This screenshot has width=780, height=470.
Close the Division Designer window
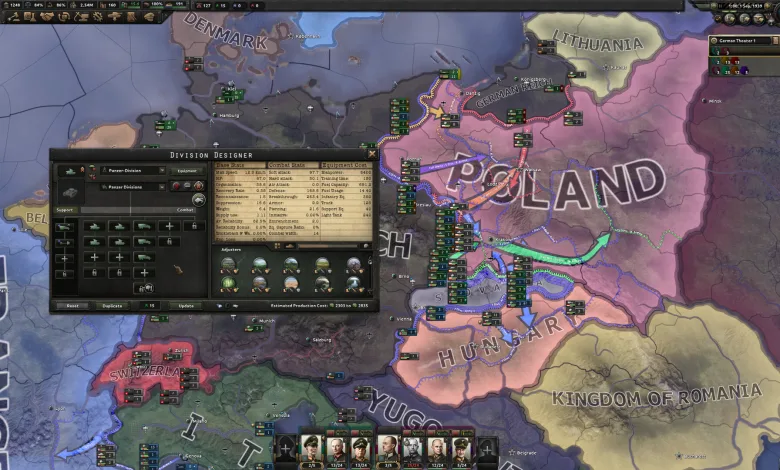click(372, 155)
